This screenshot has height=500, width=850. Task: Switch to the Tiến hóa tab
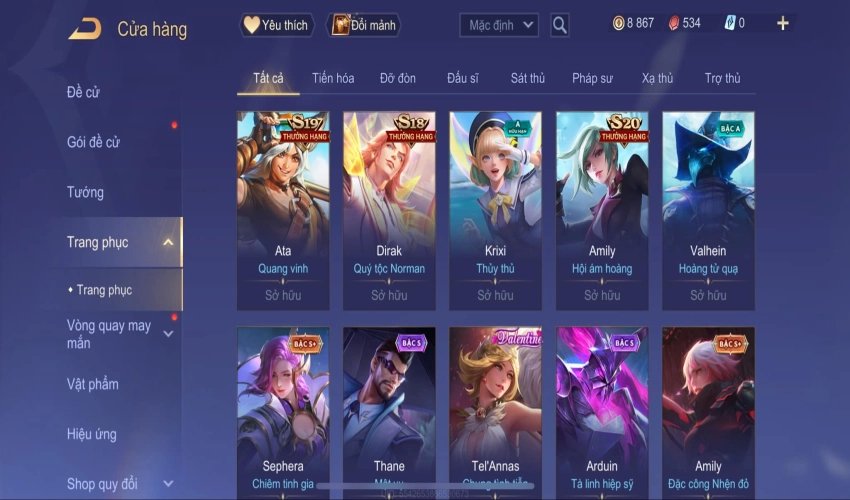click(x=333, y=78)
